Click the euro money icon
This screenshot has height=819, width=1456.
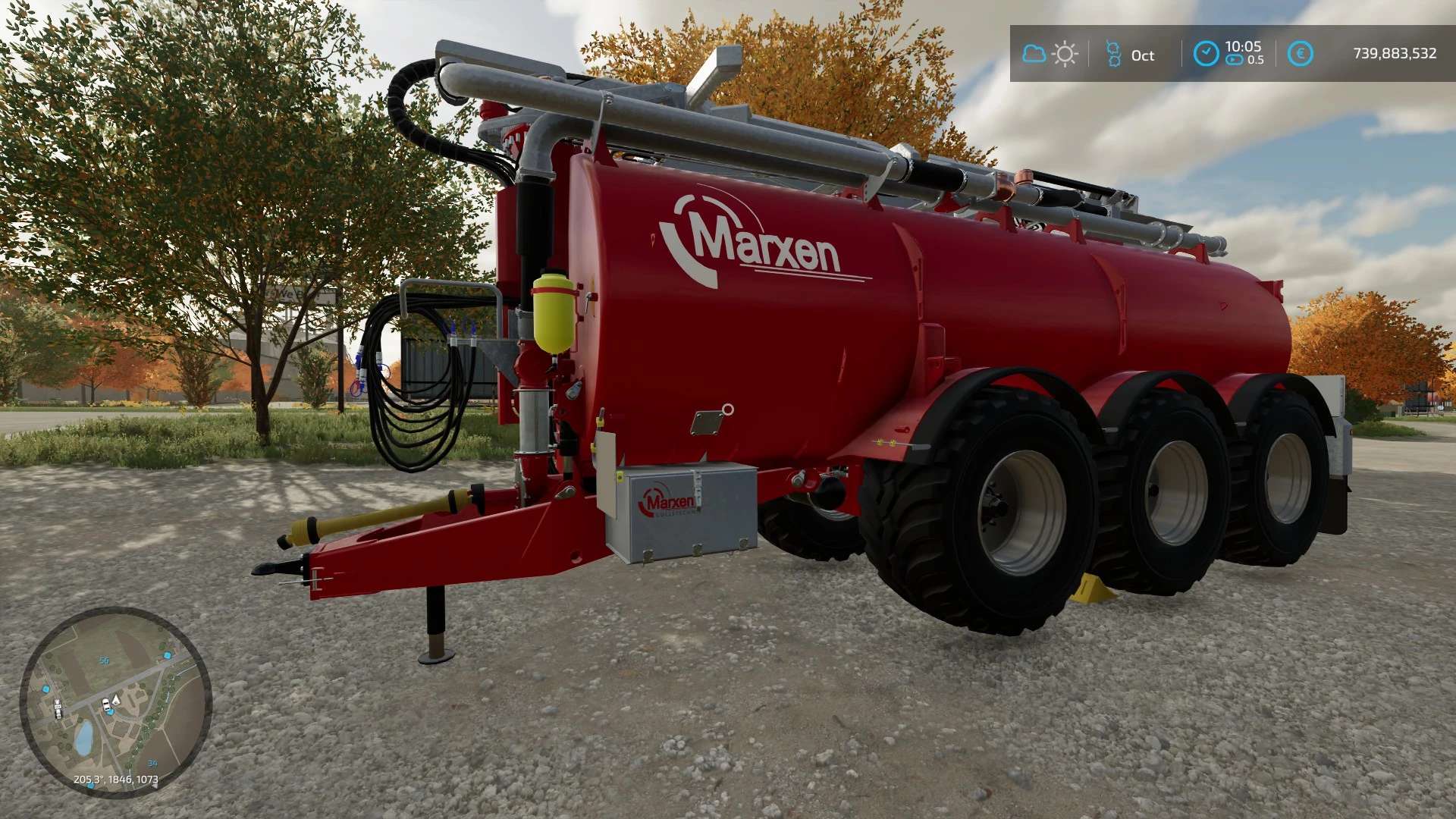tap(1300, 54)
